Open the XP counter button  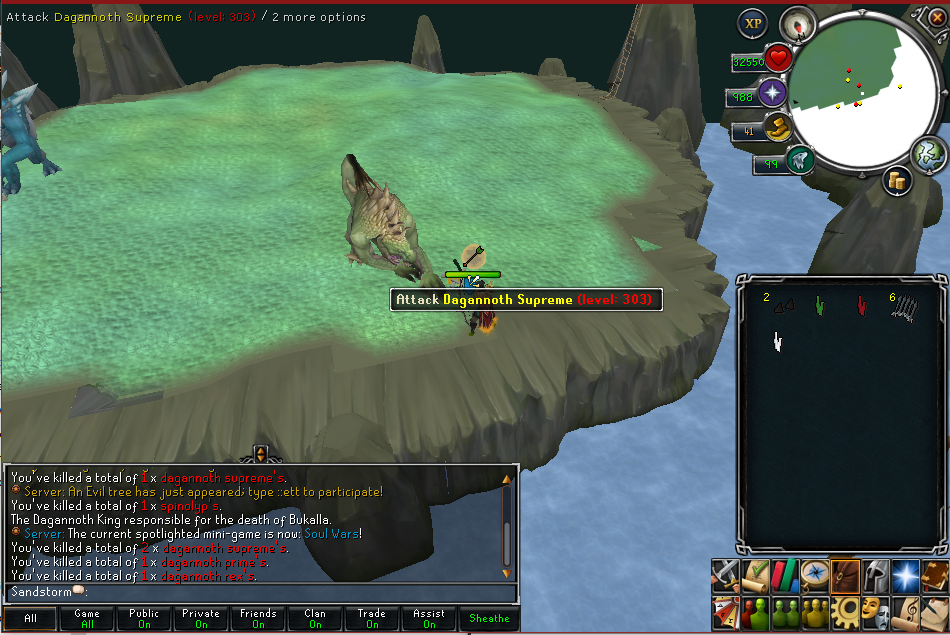tap(752, 23)
